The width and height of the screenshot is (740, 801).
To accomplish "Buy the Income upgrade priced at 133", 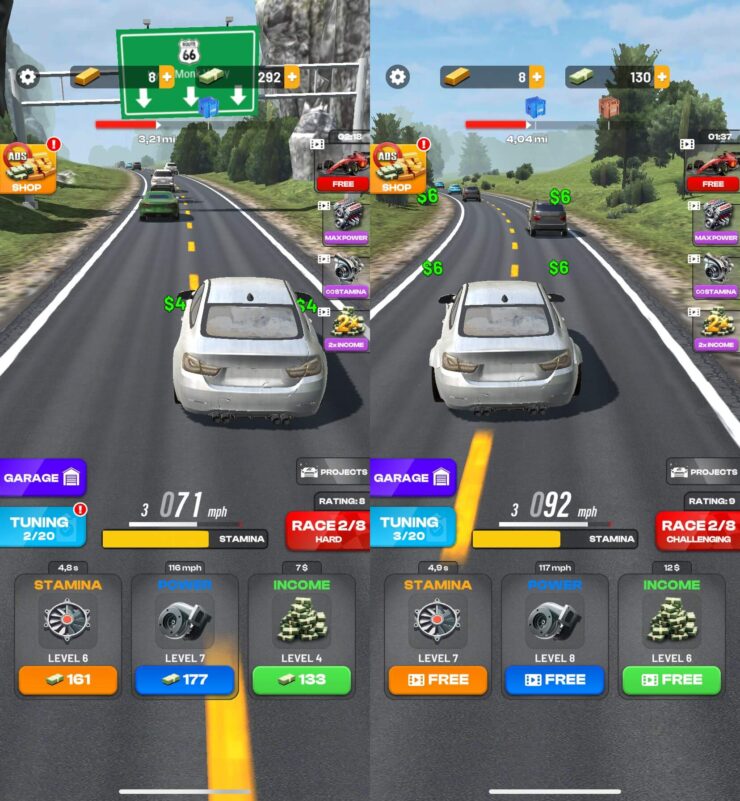I will tap(301, 680).
